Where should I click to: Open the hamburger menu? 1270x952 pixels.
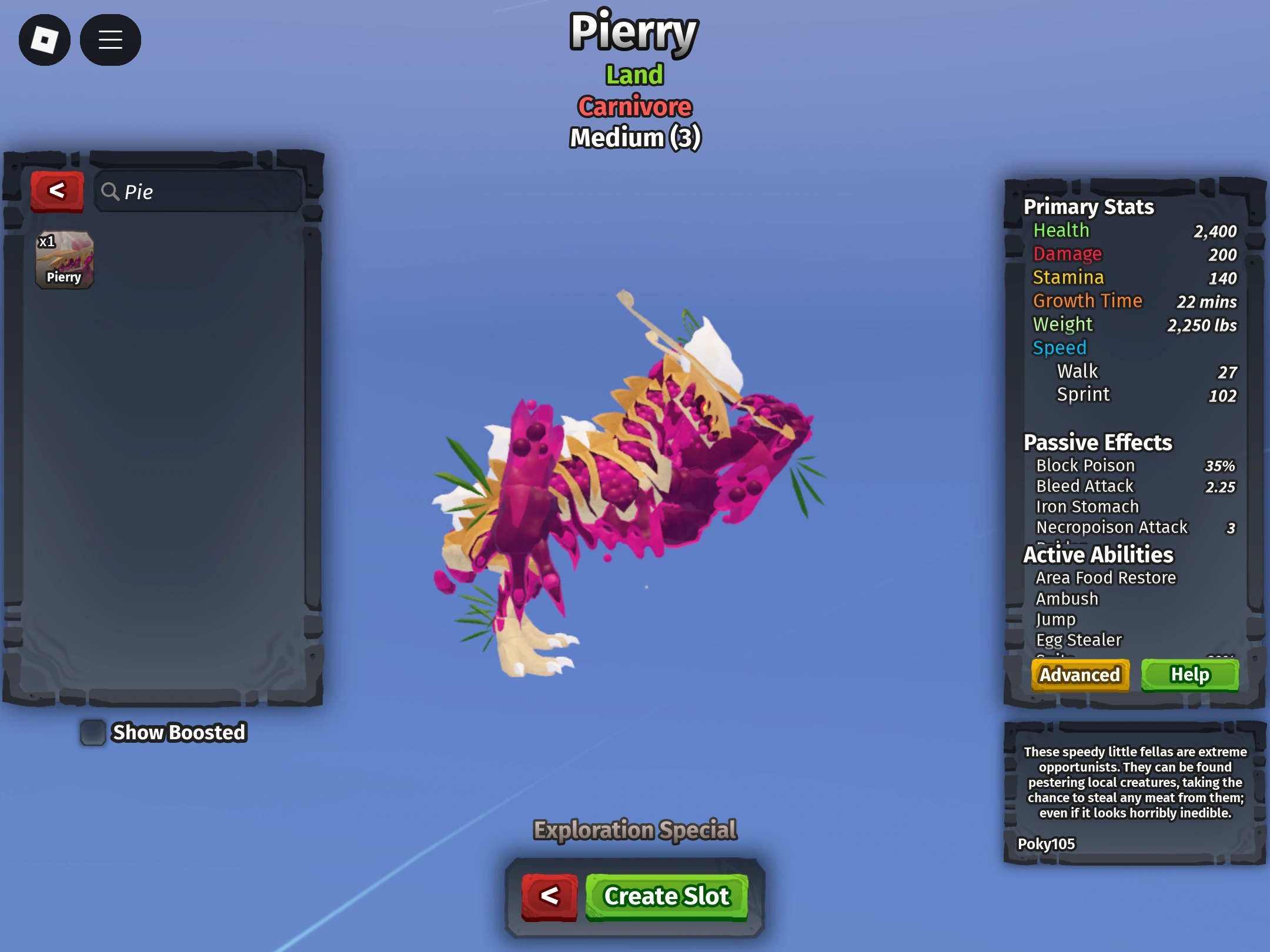click(x=110, y=39)
